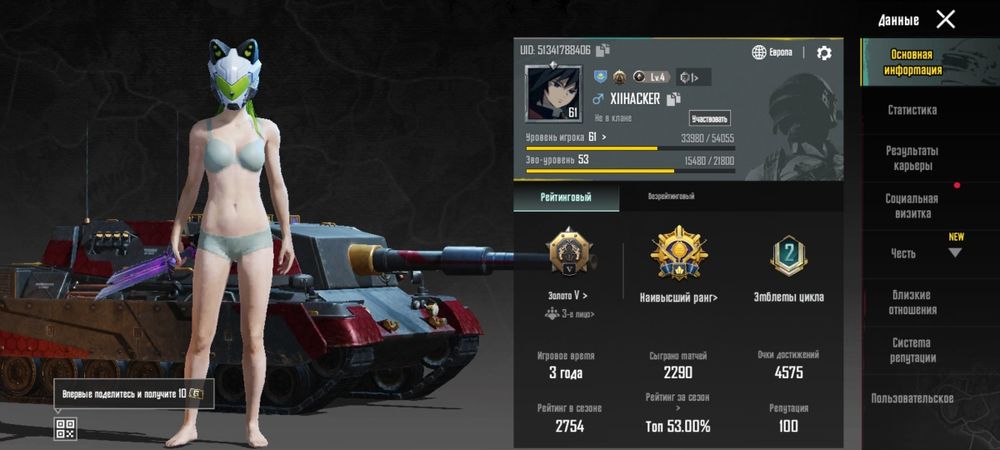Open Результаты карьеры section
This screenshot has height=450, width=1000.
click(912, 157)
